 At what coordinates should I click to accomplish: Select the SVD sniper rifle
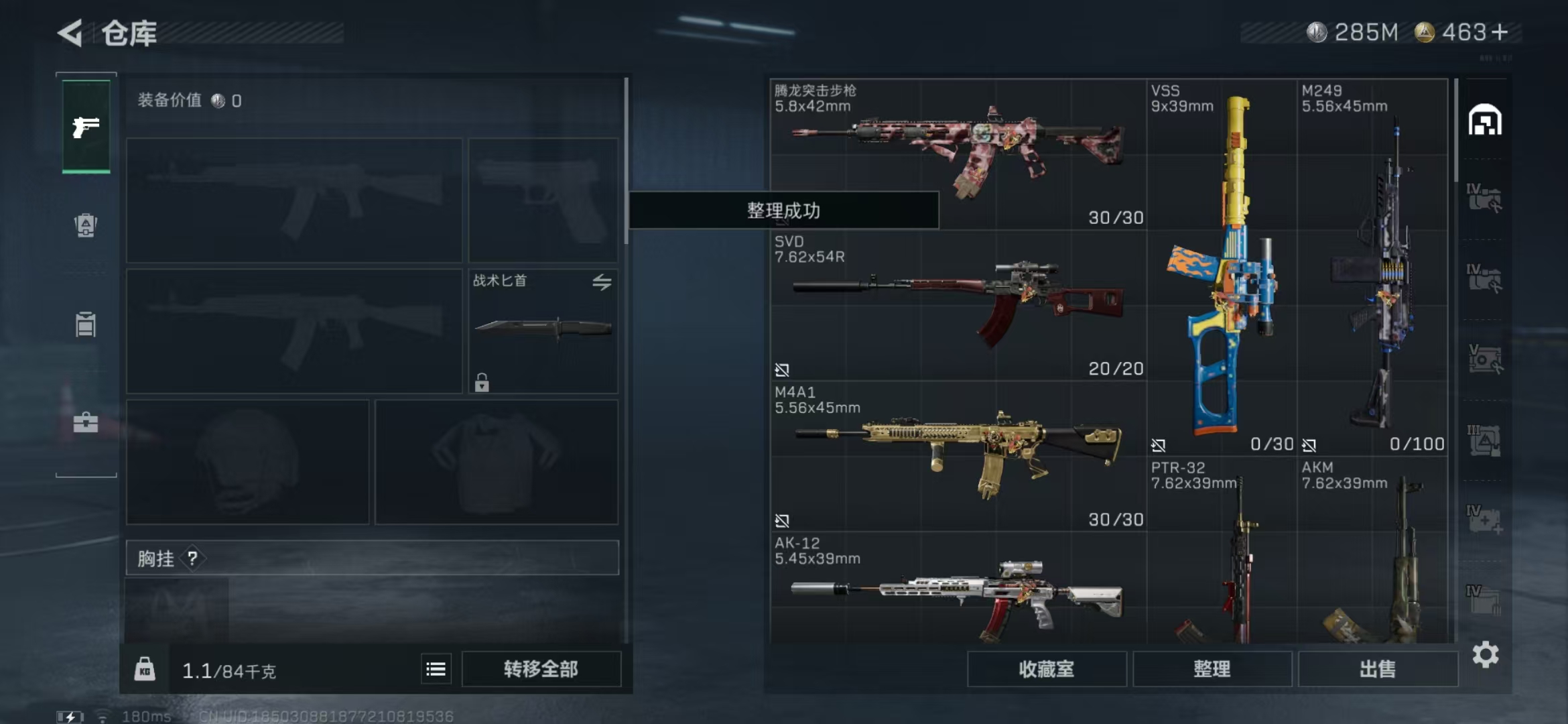point(958,303)
